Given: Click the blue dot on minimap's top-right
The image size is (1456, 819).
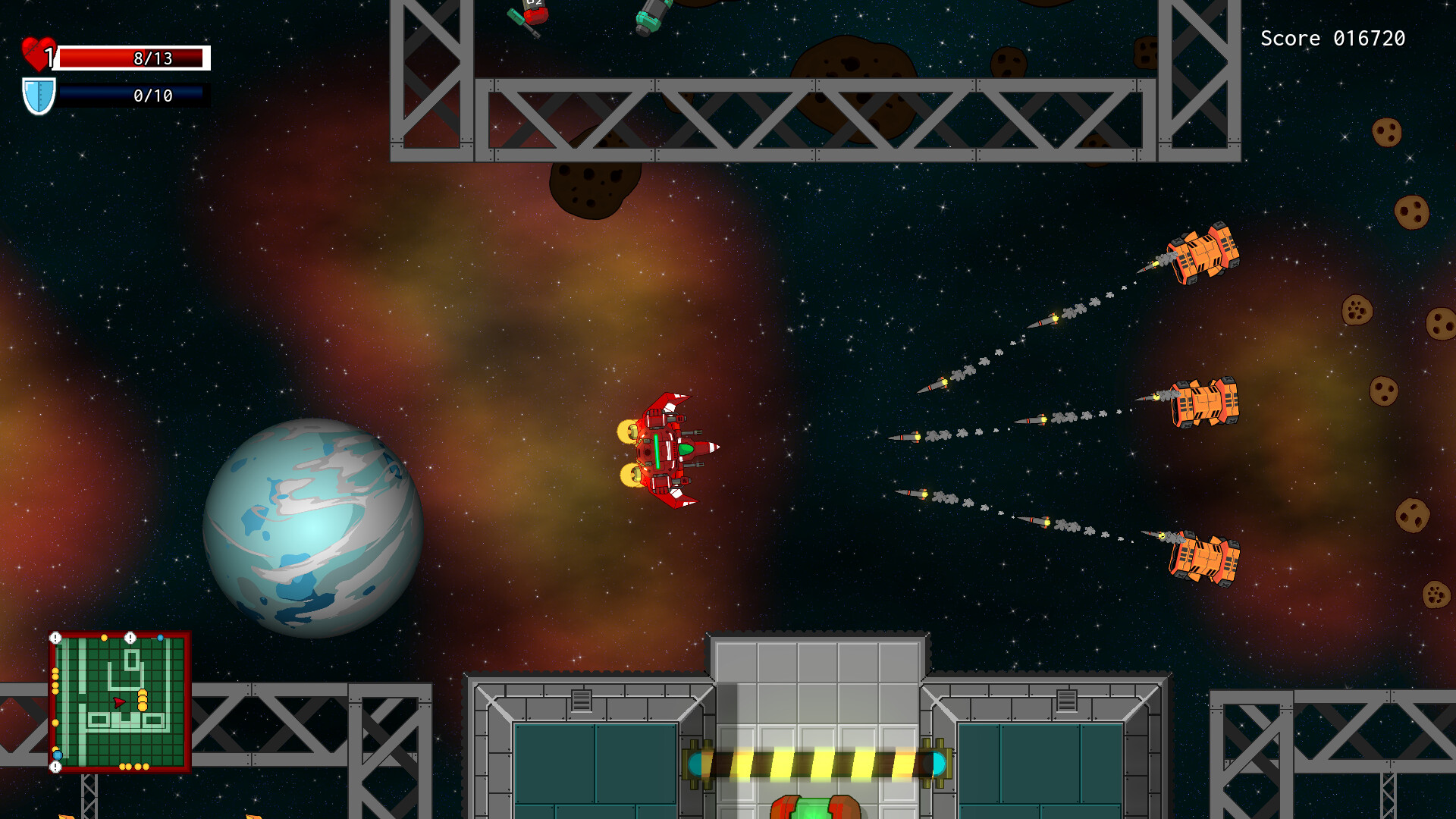Looking at the screenshot, I should (x=160, y=638).
